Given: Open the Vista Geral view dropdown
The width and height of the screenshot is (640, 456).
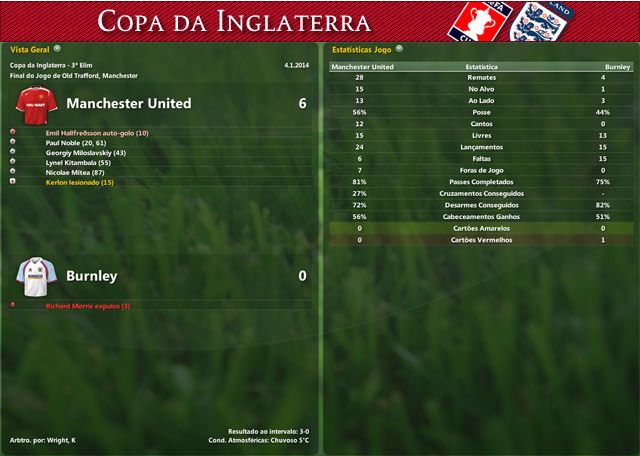Looking at the screenshot, I should coord(57,48).
